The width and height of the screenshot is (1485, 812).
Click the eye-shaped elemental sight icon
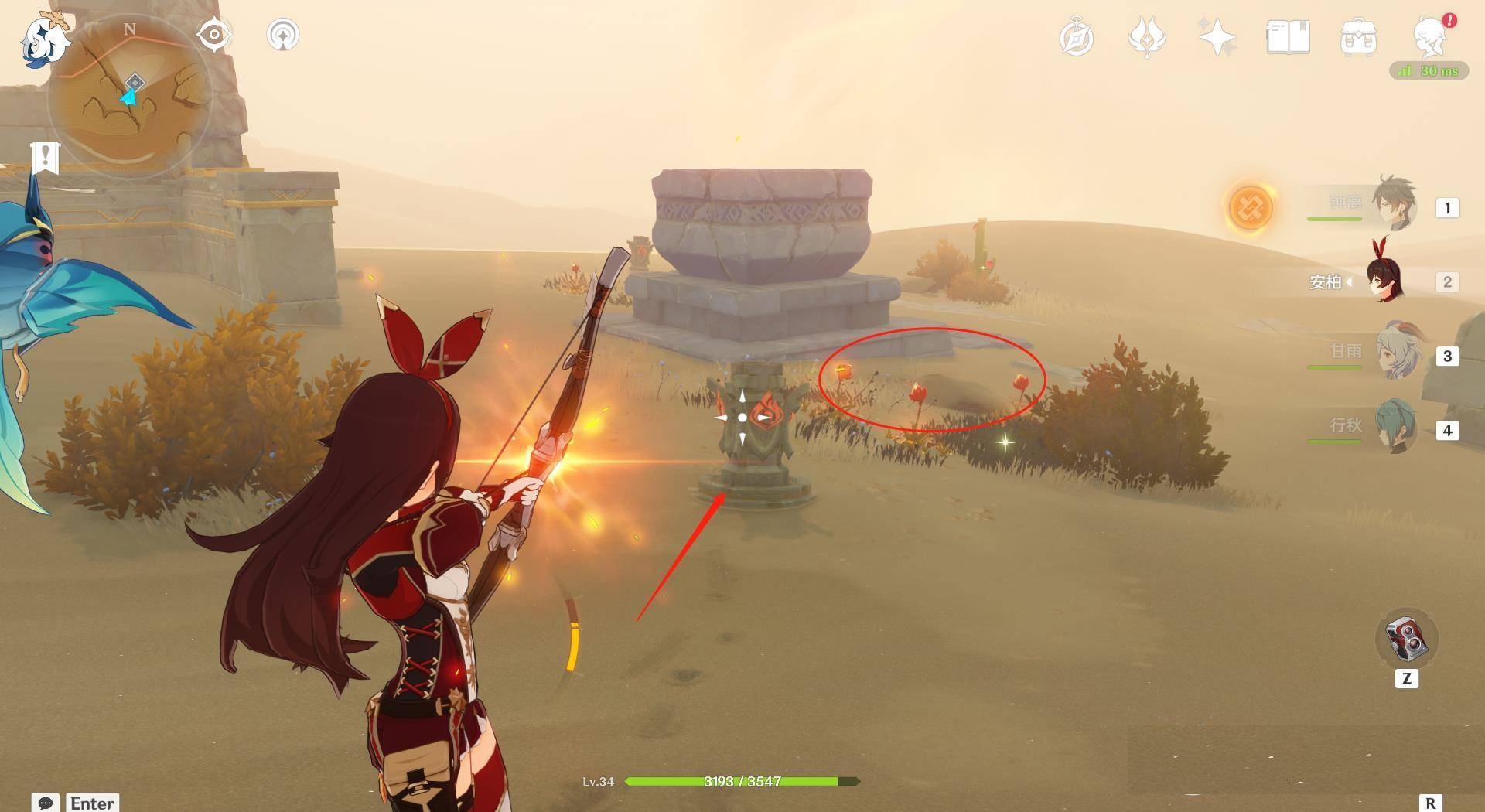coord(214,35)
